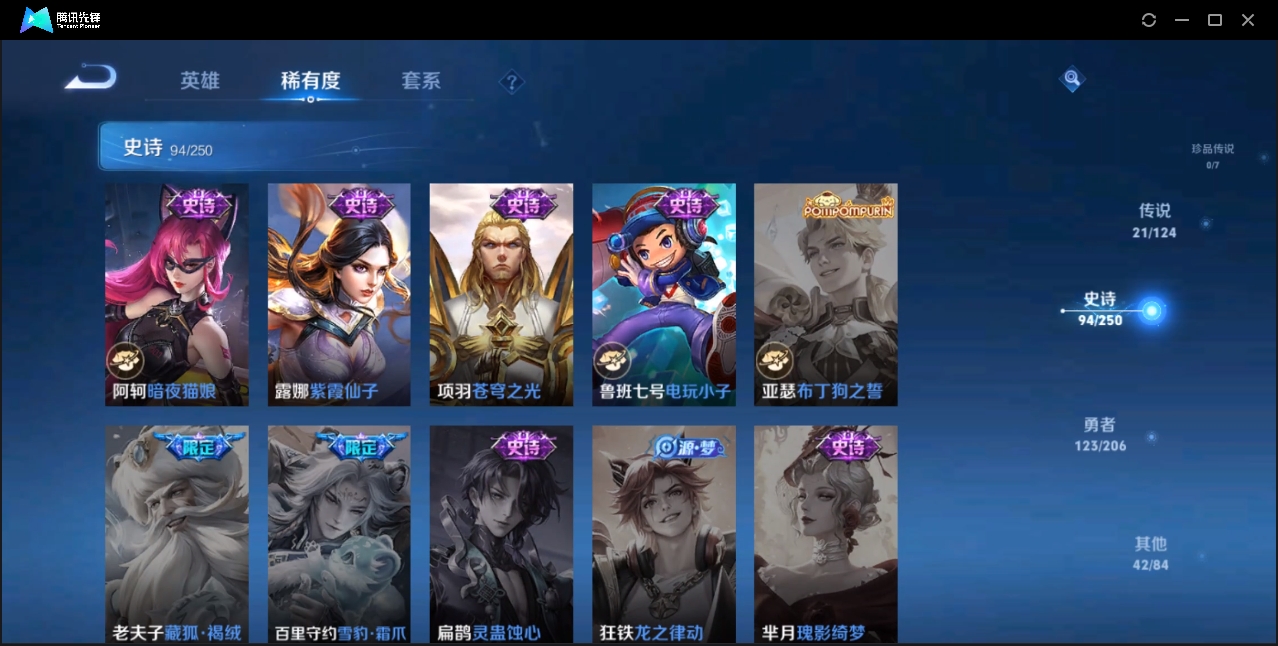The height and width of the screenshot is (646, 1278).
Task: Select the 露娜 紫霞仙子 skin card
Action: (339, 294)
